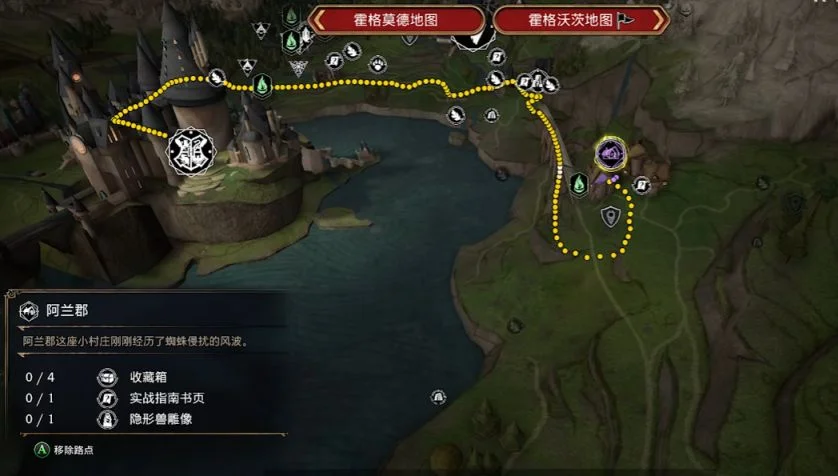Screen dimensions: 838x476
Task: Switch to the 霍格沃茨地图 (Hogwarts map)
Action: 580,20
